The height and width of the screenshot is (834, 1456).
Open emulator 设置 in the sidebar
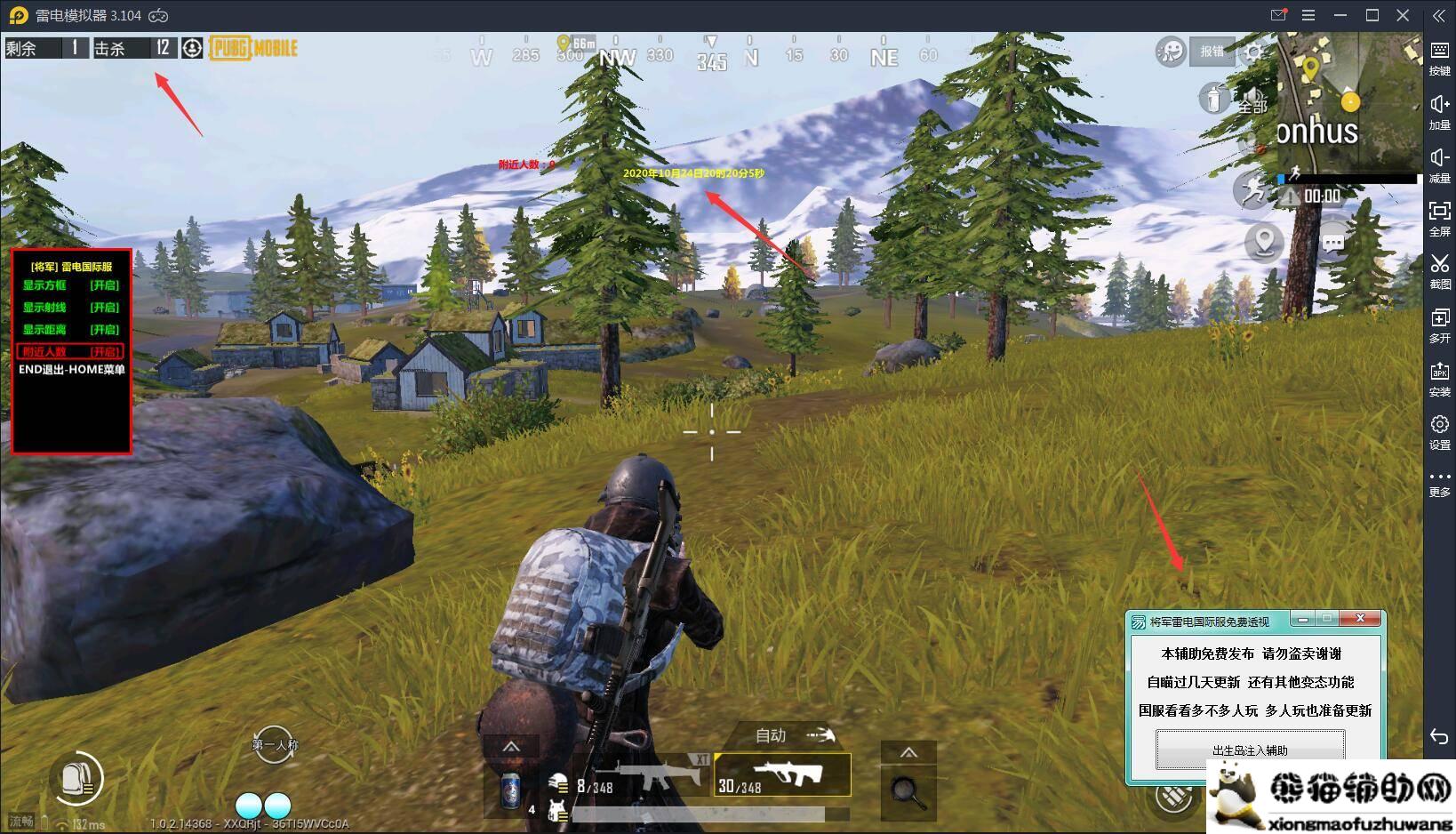tap(1439, 432)
